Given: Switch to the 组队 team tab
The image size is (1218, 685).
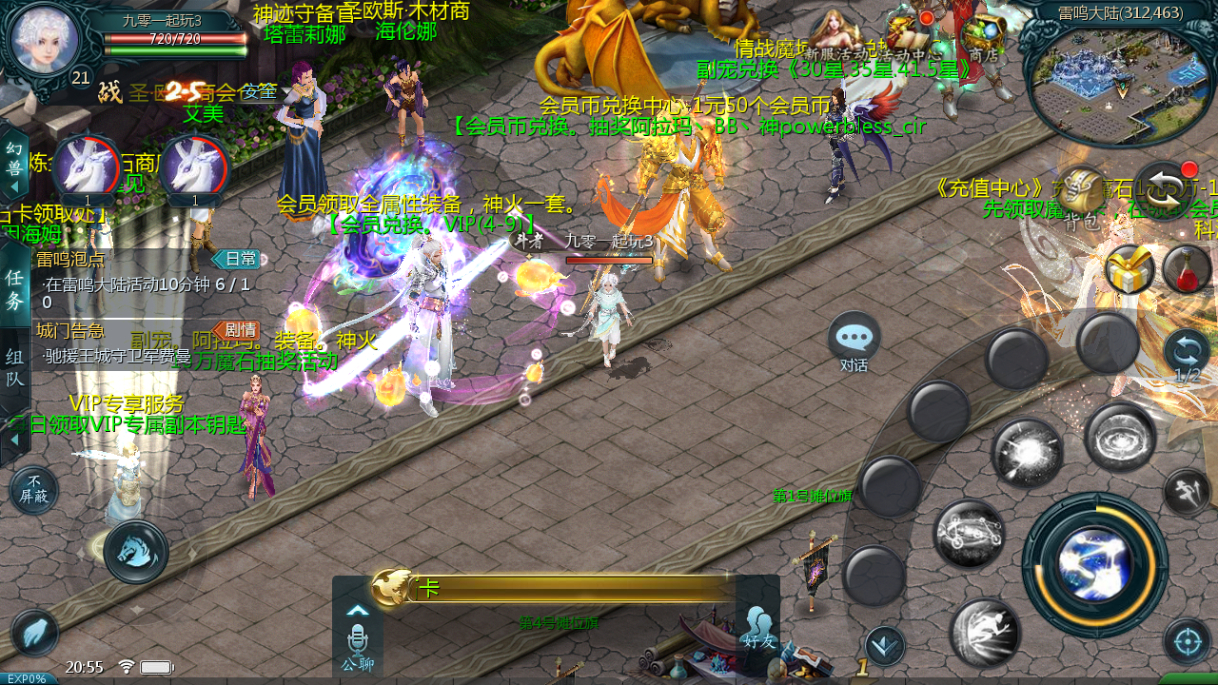Looking at the screenshot, I should pos(15,367).
